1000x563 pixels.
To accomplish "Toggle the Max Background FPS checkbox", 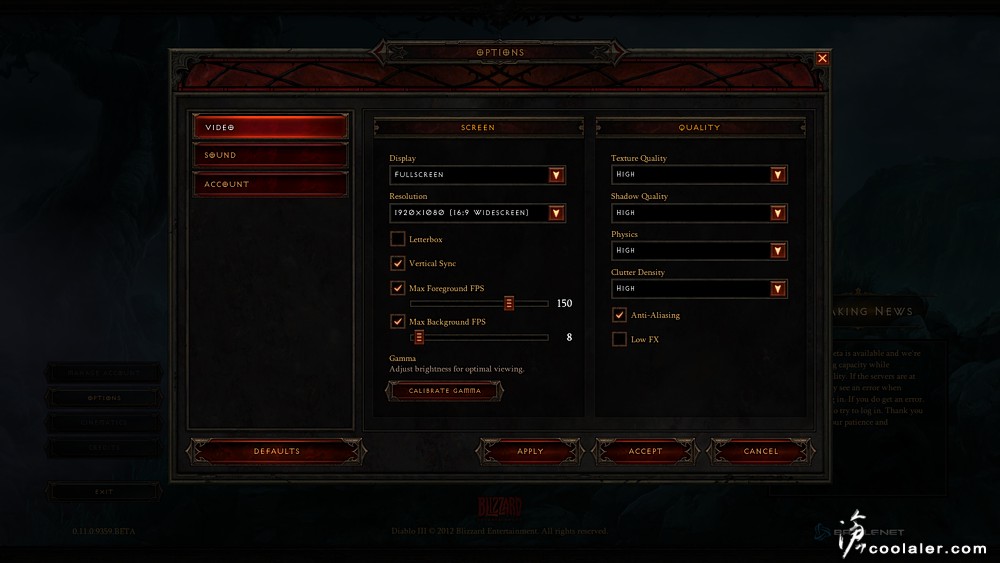I will 398,322.
